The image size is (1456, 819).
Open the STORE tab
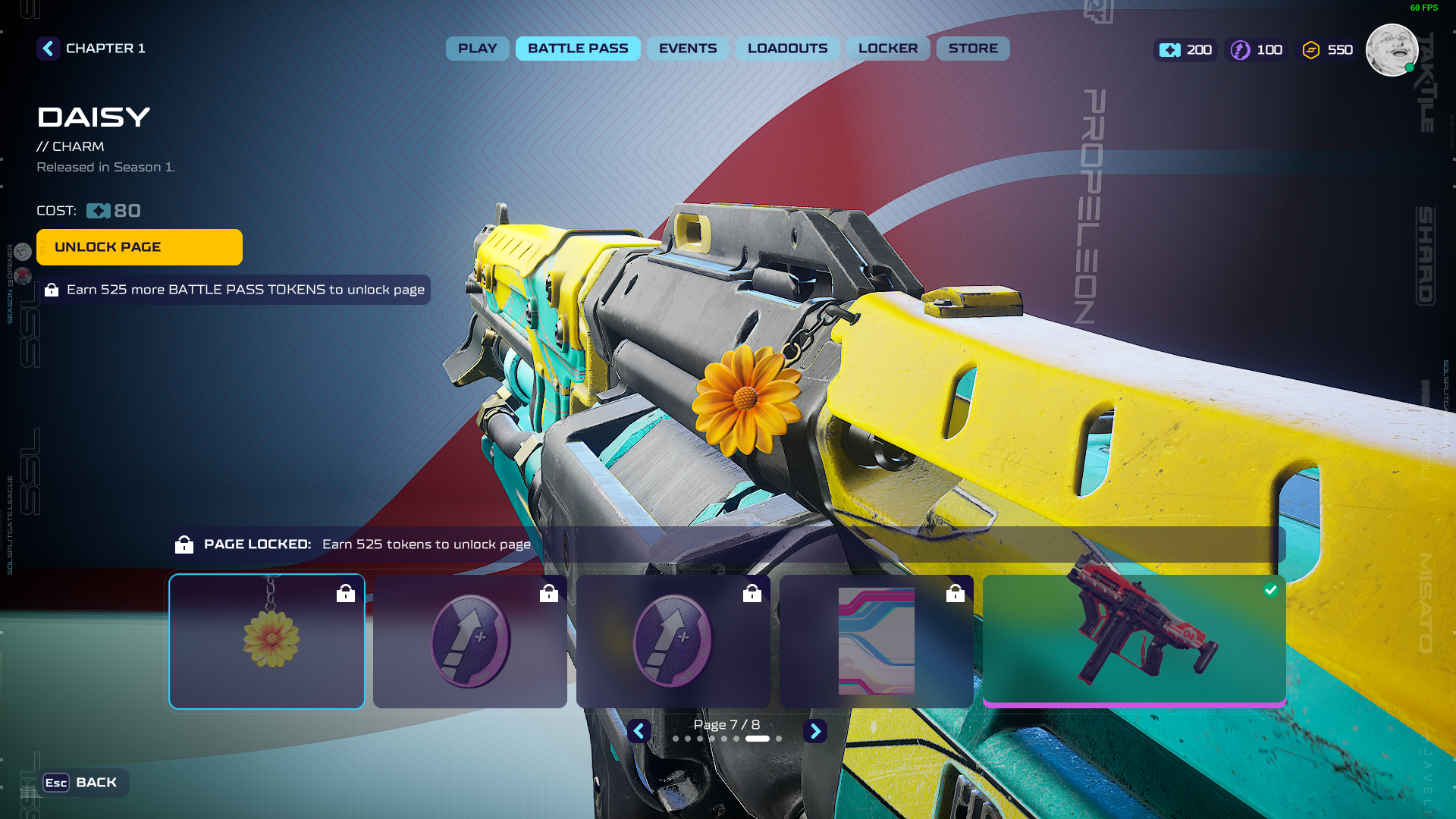click(973, 49)
